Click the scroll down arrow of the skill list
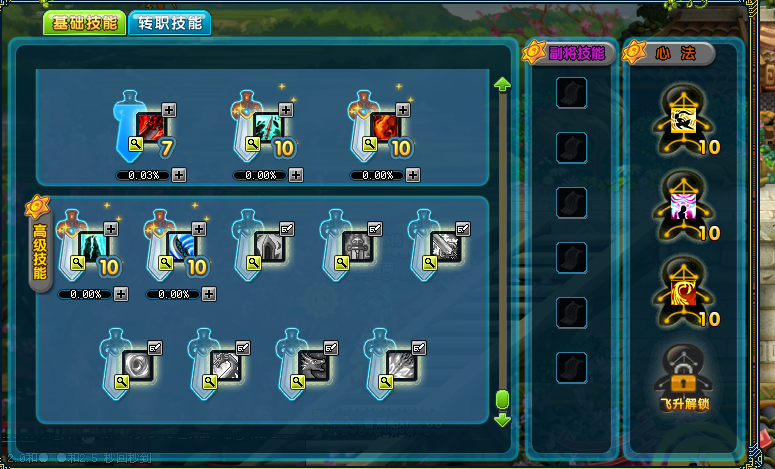 pyautogui.click(x=502, y=420)
